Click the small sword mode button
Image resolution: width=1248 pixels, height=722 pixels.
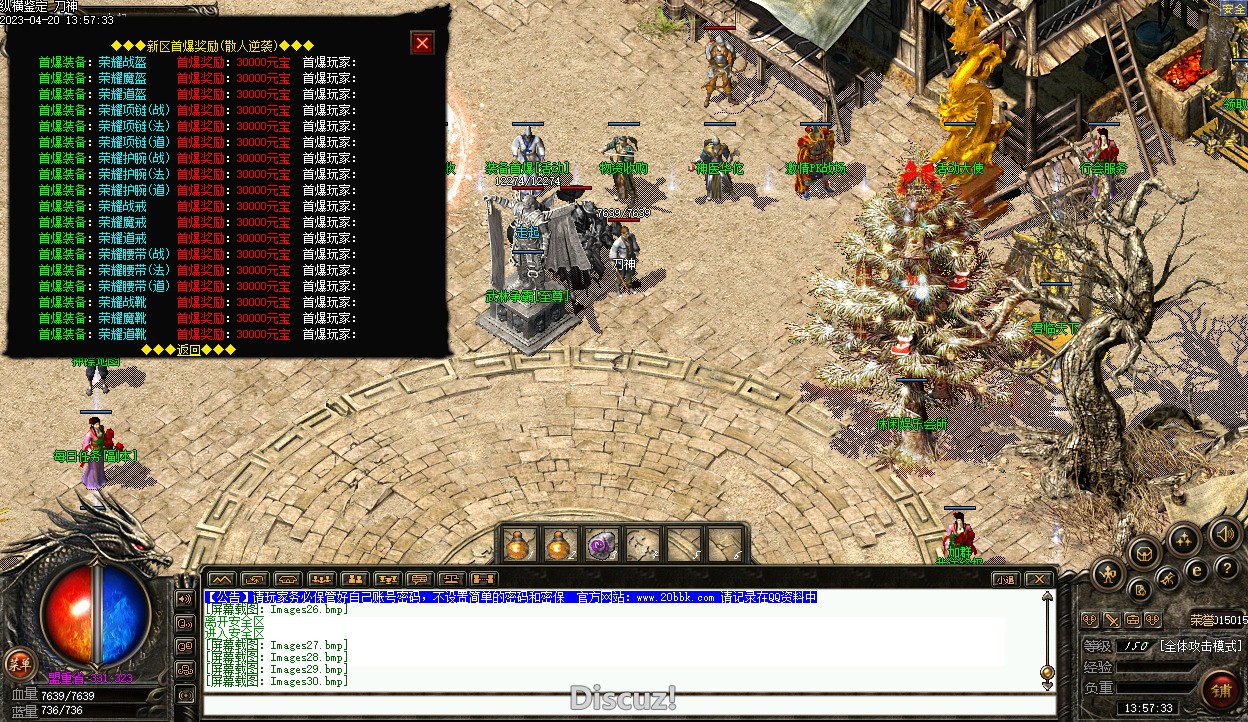pos(1111,620)
